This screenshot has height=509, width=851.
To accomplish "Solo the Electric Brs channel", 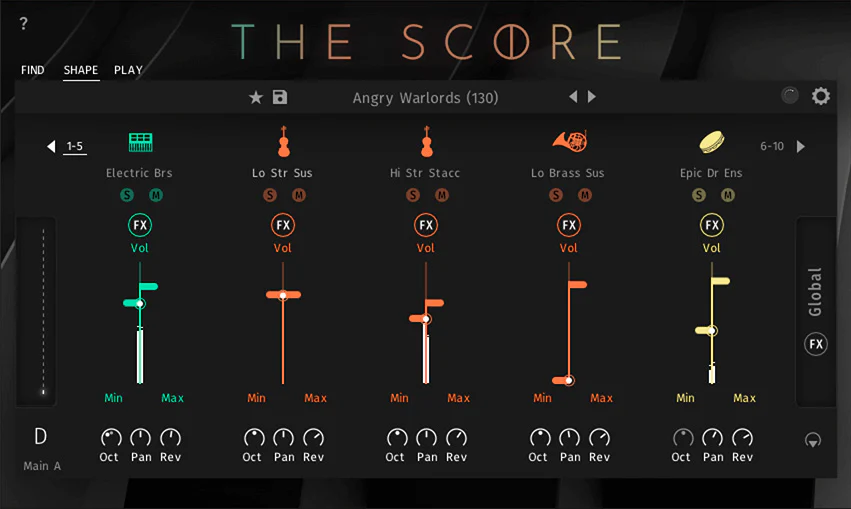I will pyautogui.click(x=127, y=195).
